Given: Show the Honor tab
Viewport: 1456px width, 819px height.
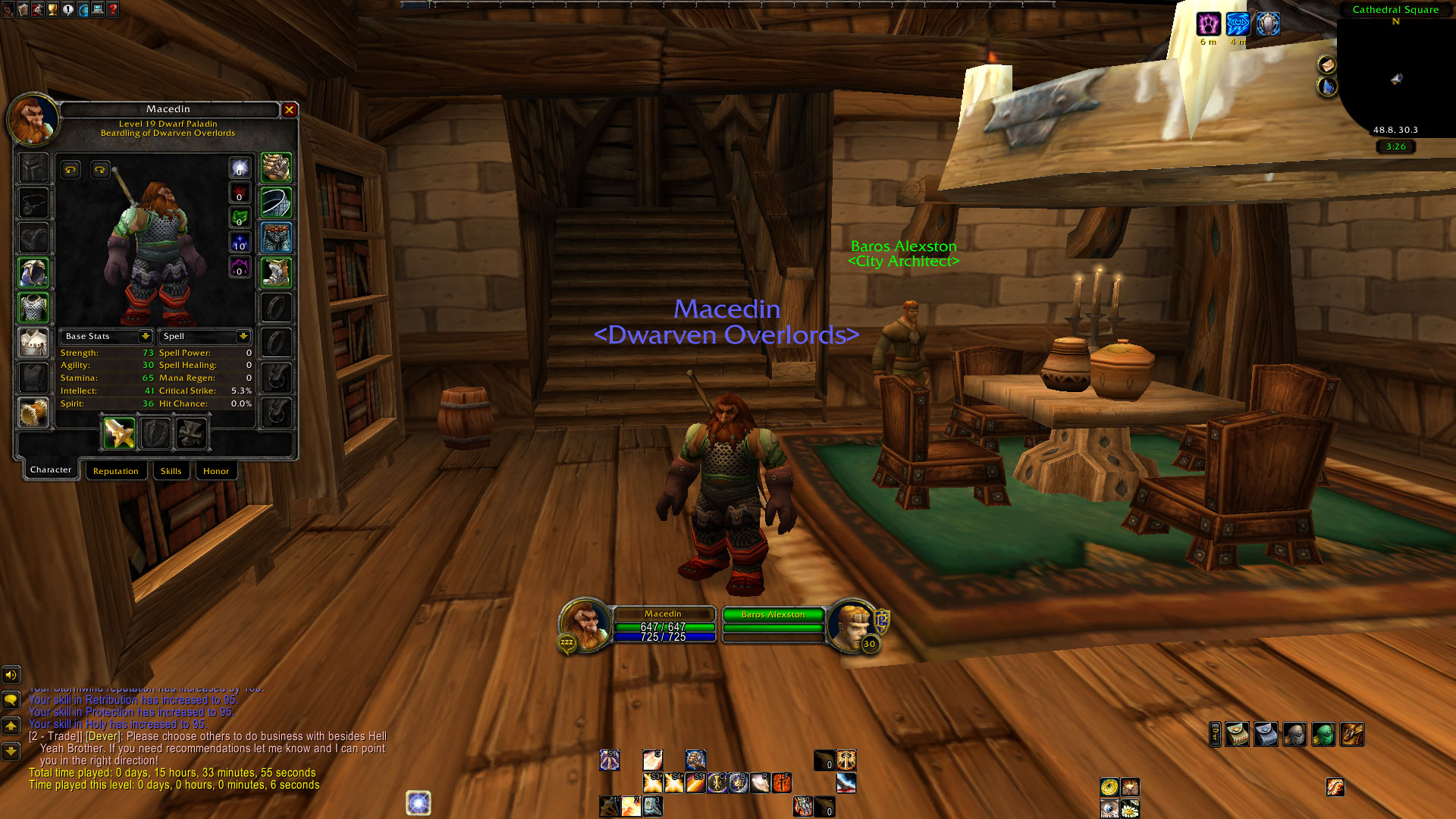Looking at the screenshot, I should (216, 471).
